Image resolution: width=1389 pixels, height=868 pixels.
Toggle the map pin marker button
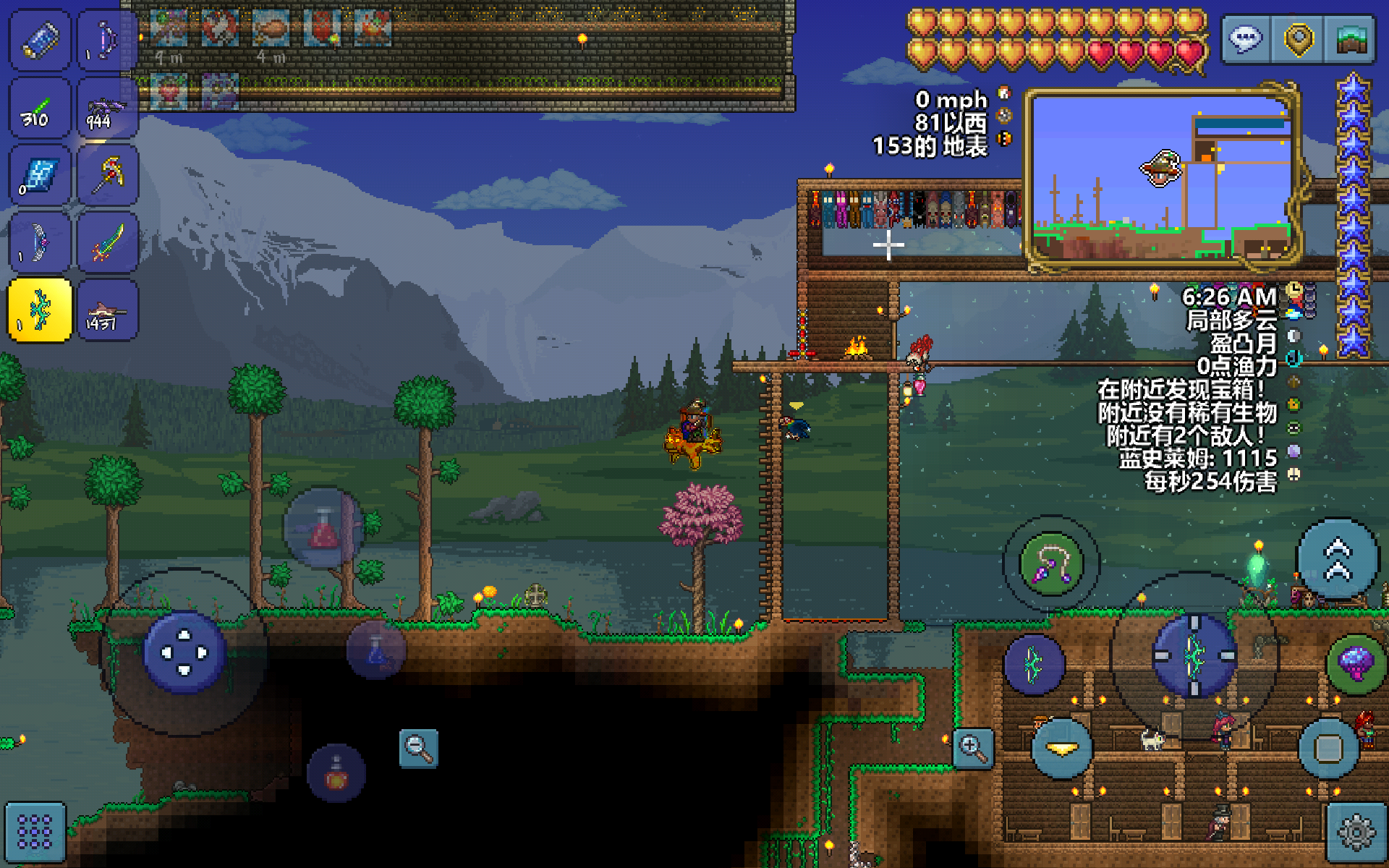click(x=1299, y=39)
